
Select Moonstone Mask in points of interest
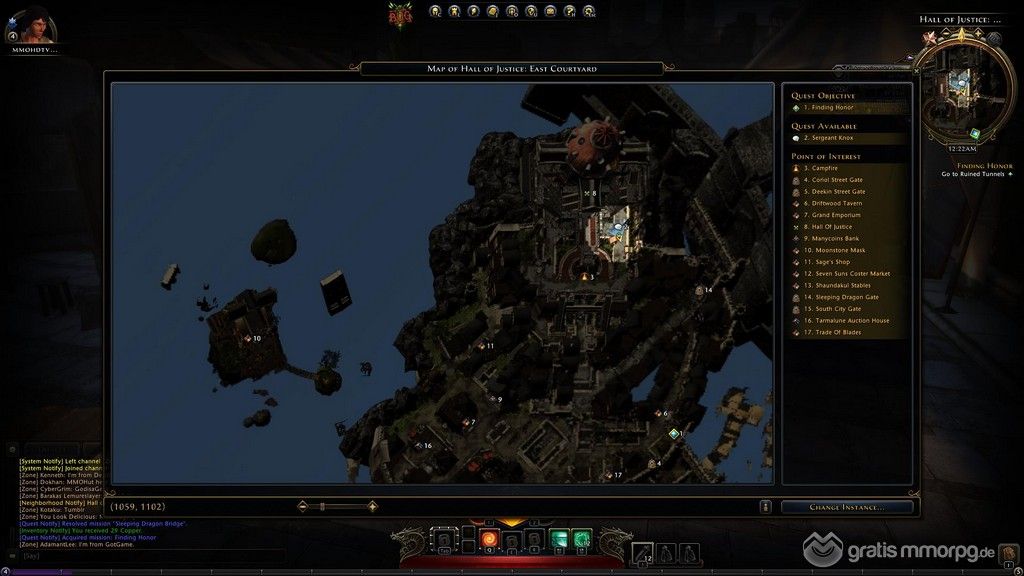coord(838,250)
